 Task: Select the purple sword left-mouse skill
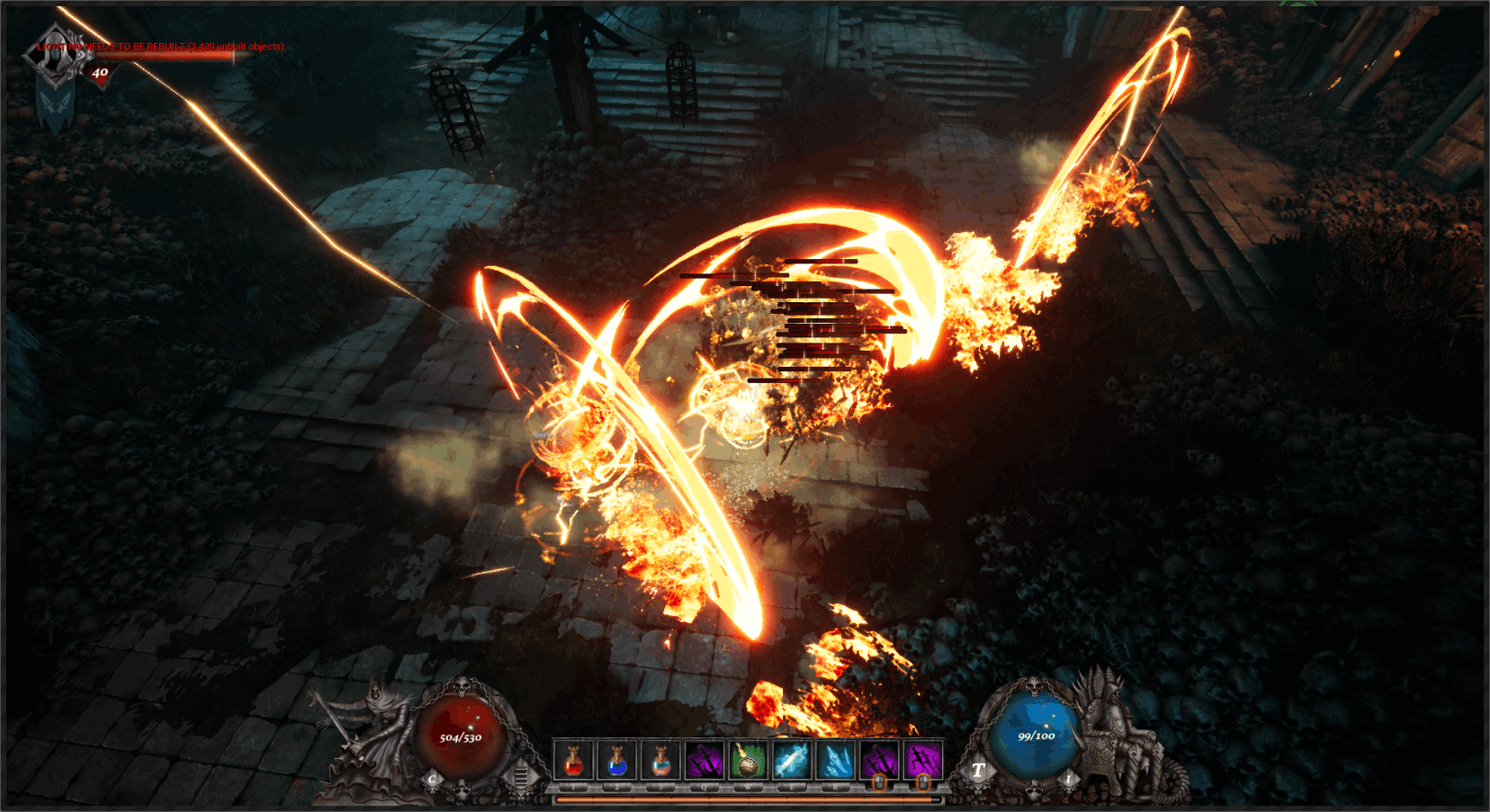click(x=879, y=760)
